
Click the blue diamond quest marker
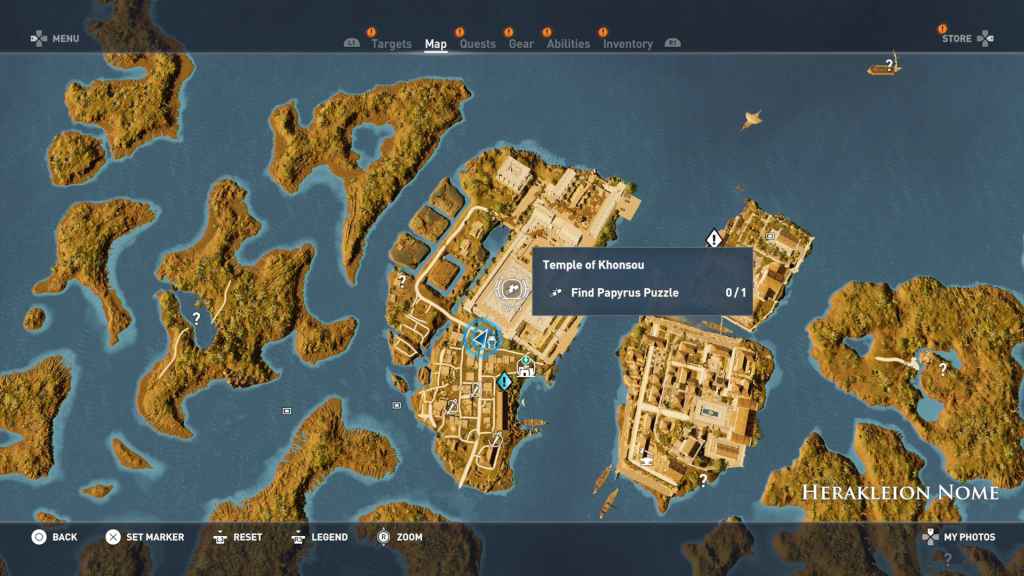506,380
